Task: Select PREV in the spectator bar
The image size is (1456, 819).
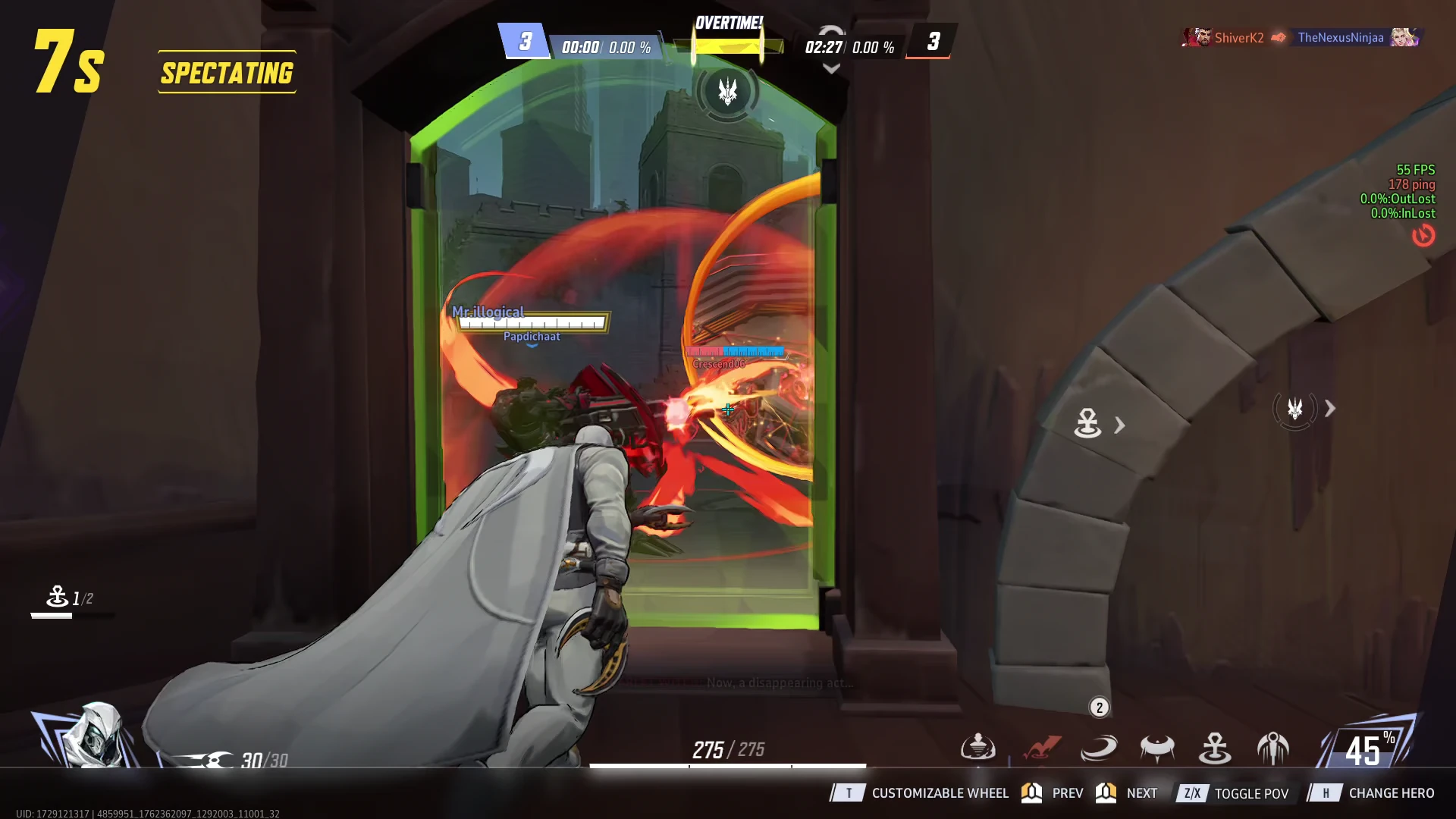Action: coord(1069,793)
